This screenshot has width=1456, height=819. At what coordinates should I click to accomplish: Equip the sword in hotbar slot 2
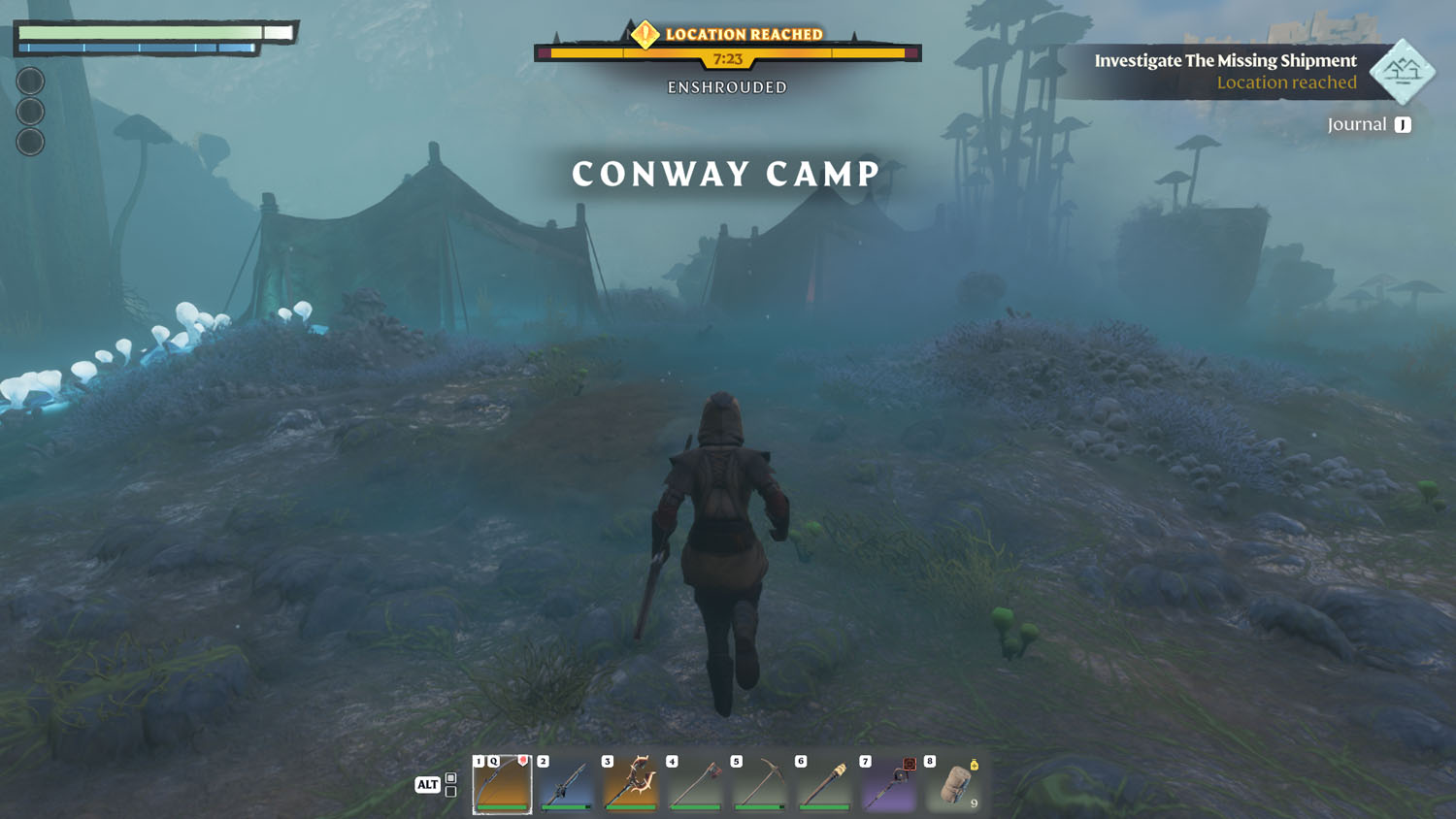click(x=567, y=784)
